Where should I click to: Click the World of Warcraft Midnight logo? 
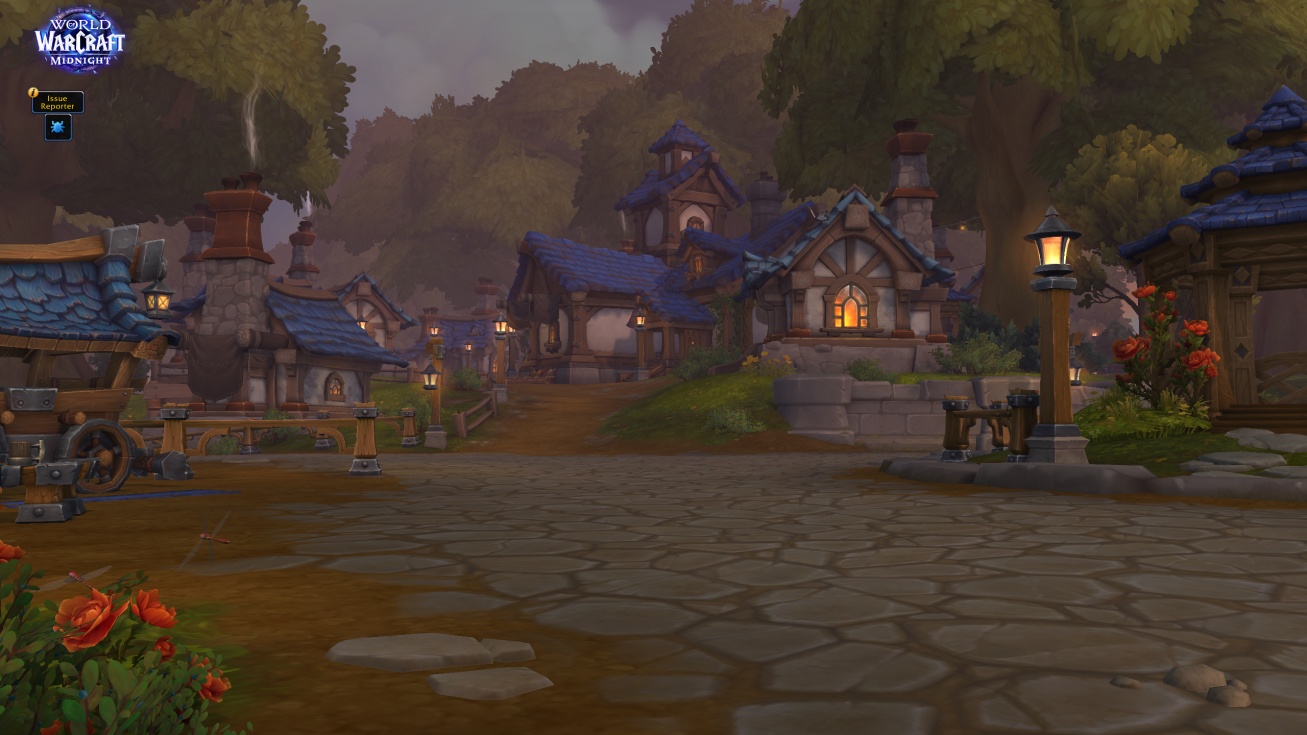point(80,40)
